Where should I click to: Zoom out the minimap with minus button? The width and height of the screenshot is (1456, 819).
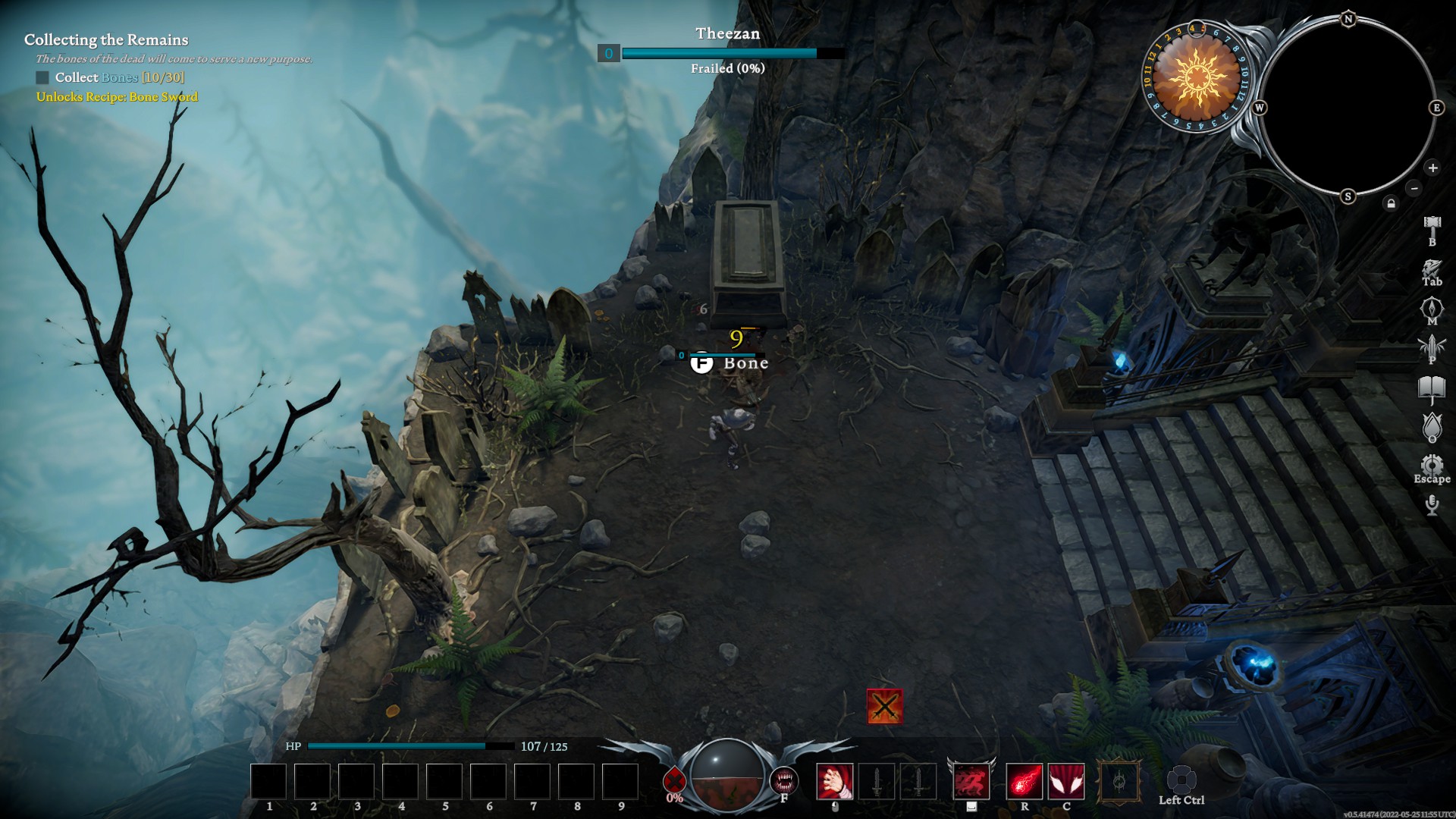tap(1414, 187)
